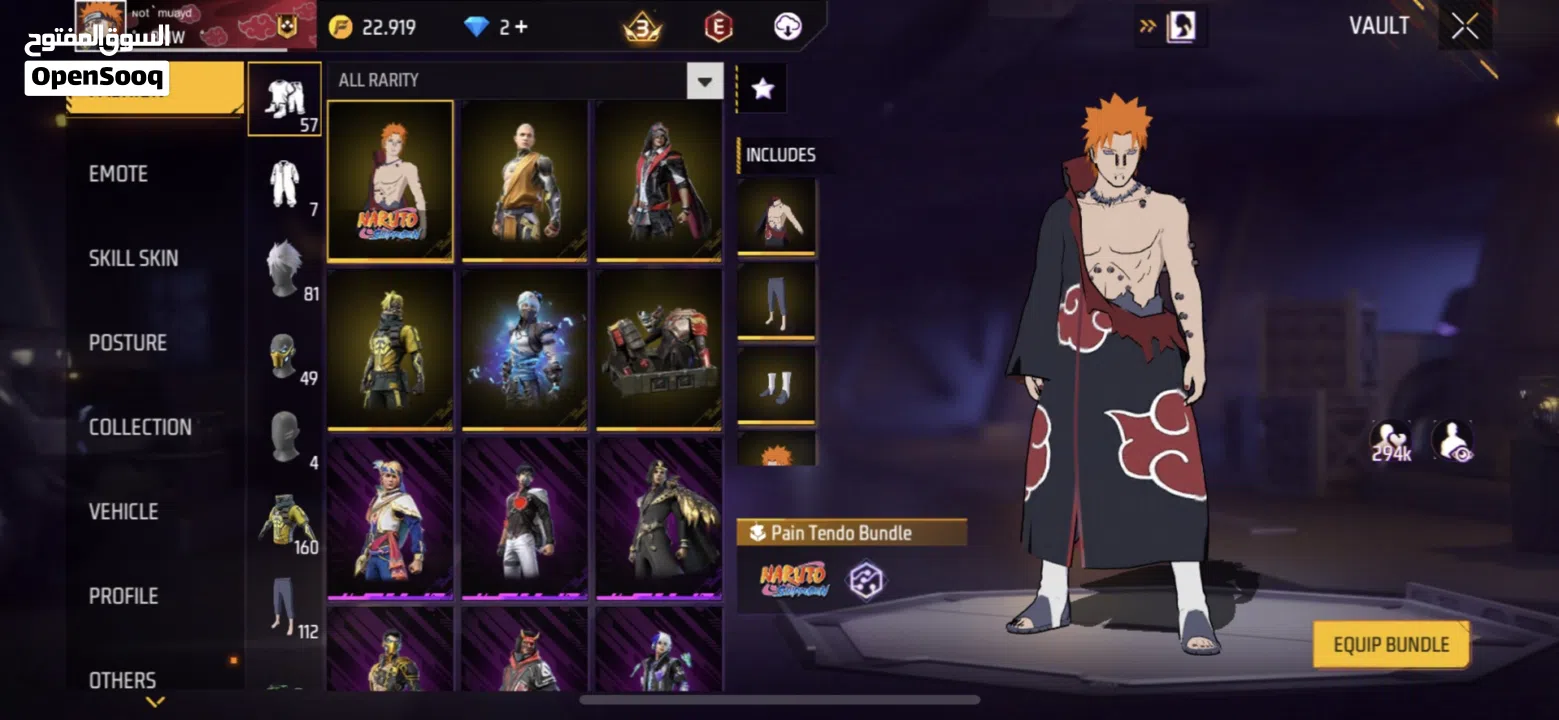Image resolution: width=1559 pixels, height=720 pixels.
Task: Select the blue glowing frost bundle
Action: tap(524, 349)
